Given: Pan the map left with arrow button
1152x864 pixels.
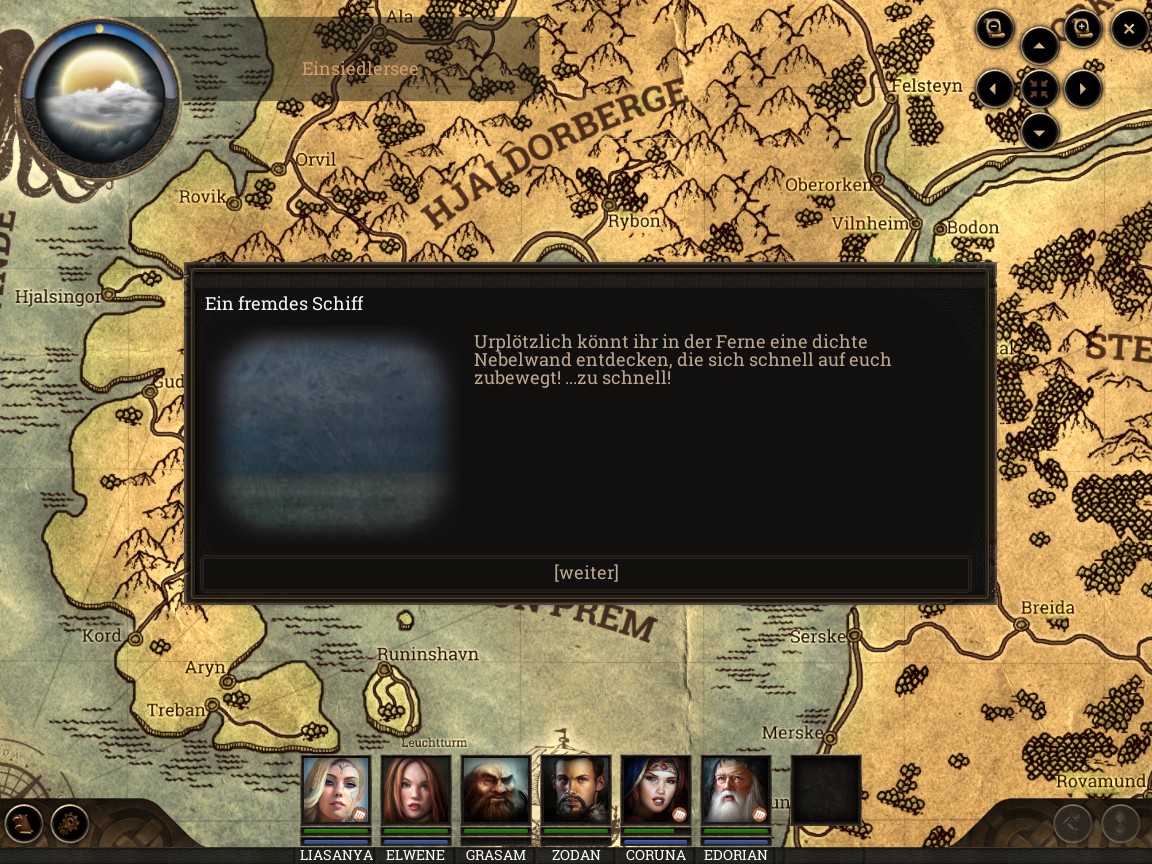Looking at the screenshot, I should click(994, 89).
